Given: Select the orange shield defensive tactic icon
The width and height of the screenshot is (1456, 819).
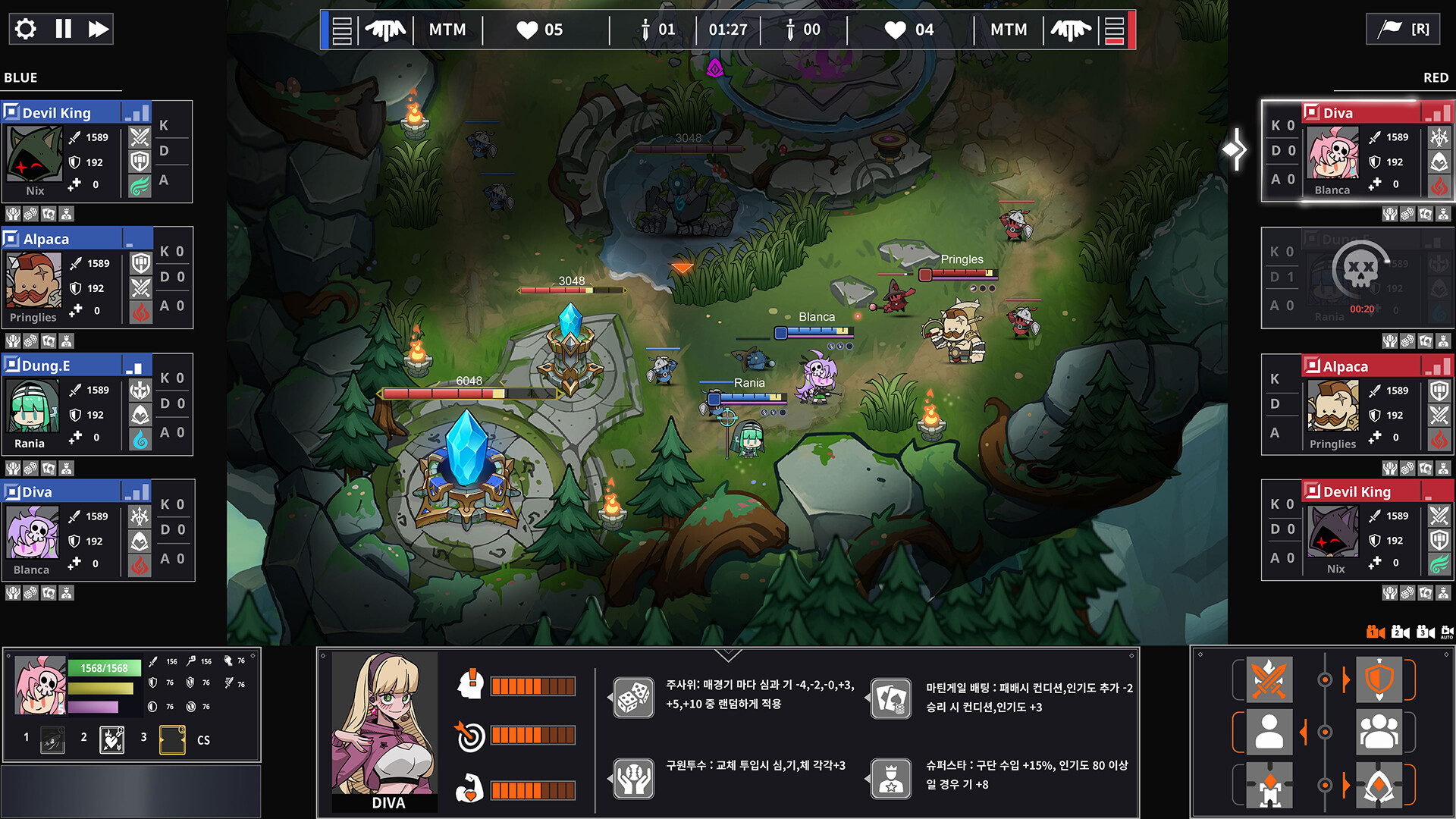Looking at the screenshot, I should (1379, 679).
